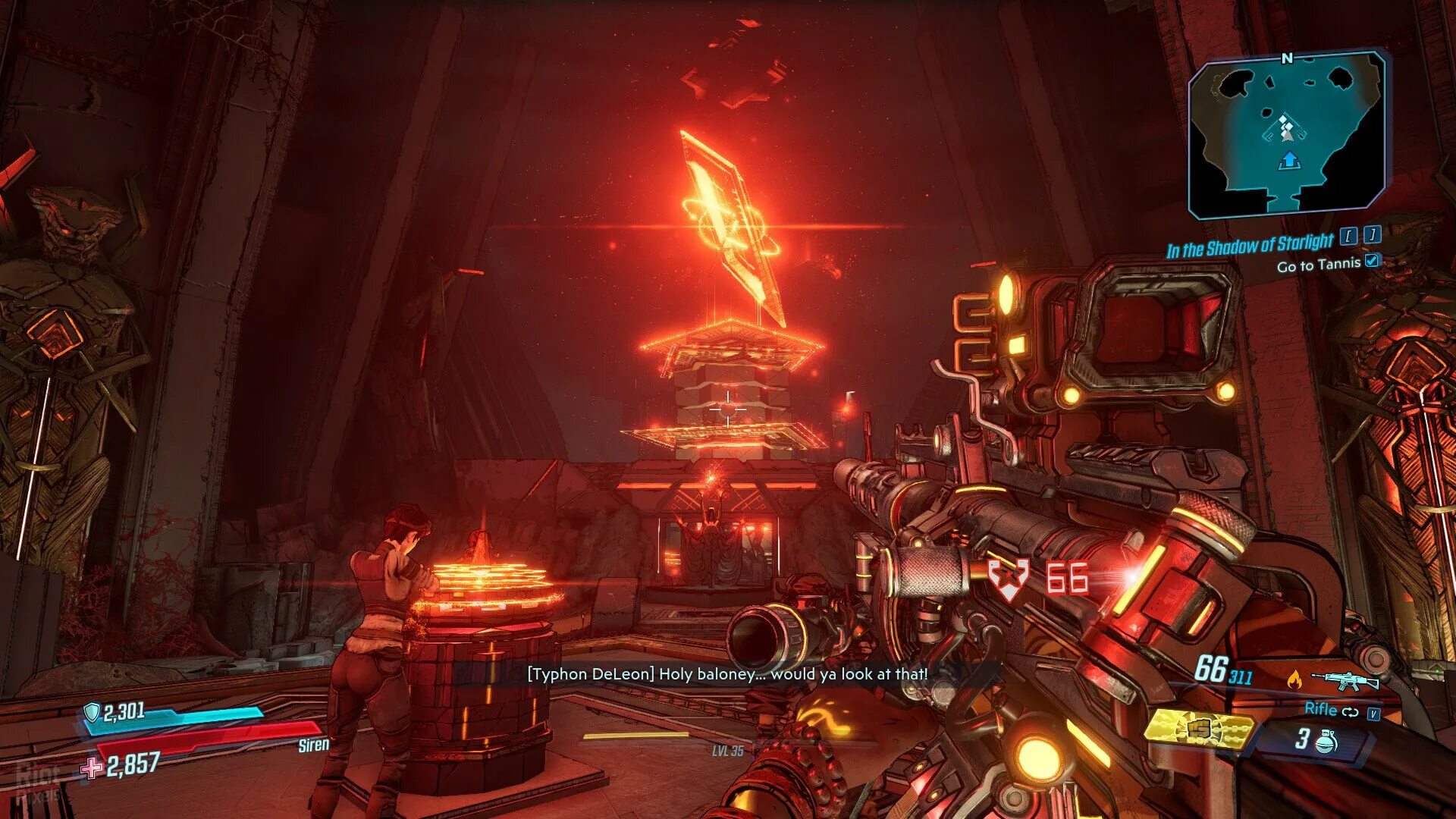
Task: Click the fire element icon
Action: 1294,680
